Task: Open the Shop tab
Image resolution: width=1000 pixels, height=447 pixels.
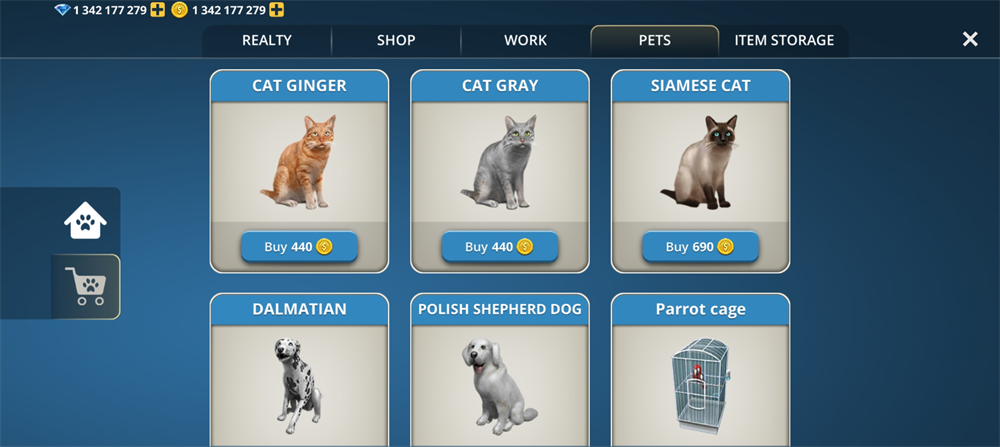Action: (x=396, y=41)
